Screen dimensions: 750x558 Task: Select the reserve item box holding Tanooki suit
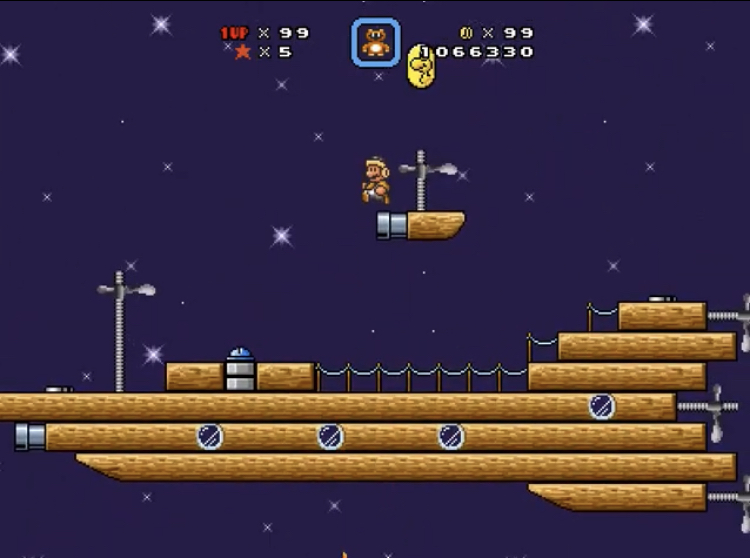click(375, 43)
